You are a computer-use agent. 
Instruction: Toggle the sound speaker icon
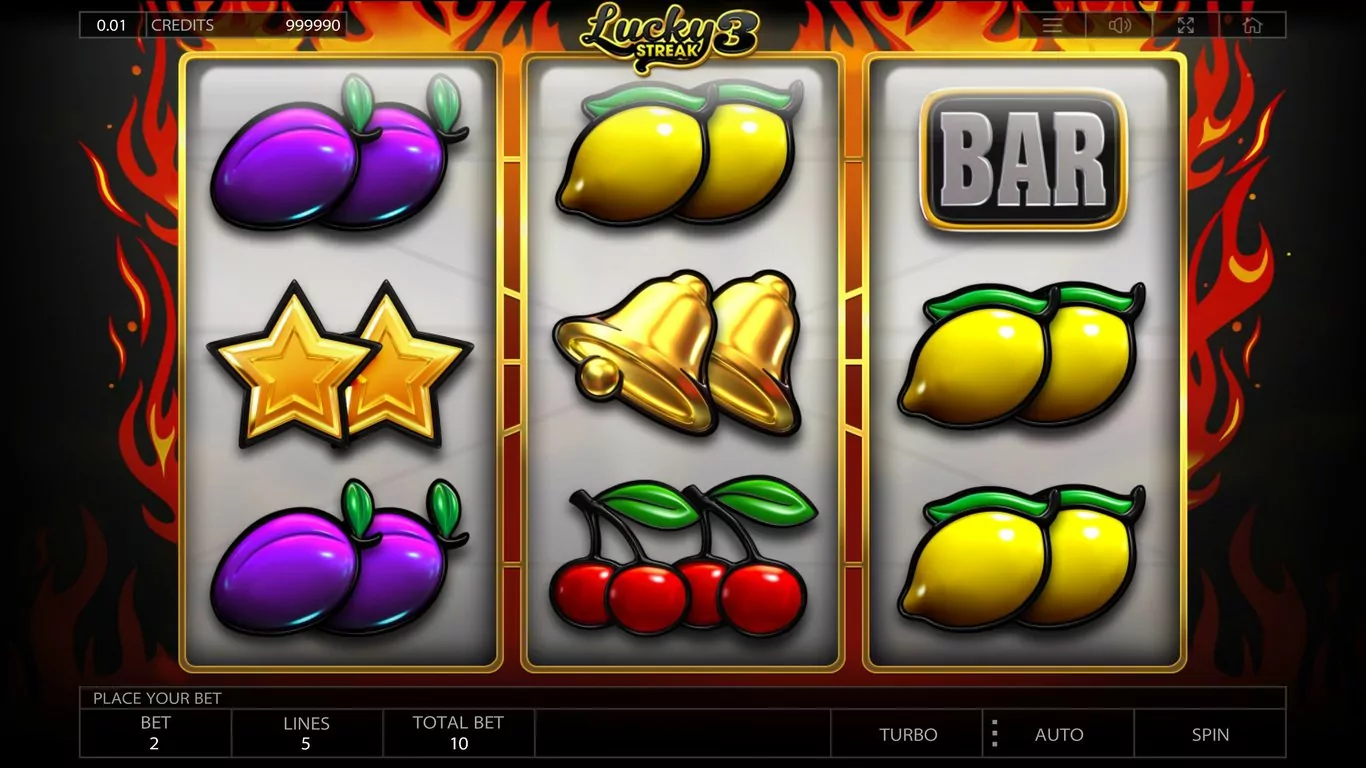[x=1119, y=25]
